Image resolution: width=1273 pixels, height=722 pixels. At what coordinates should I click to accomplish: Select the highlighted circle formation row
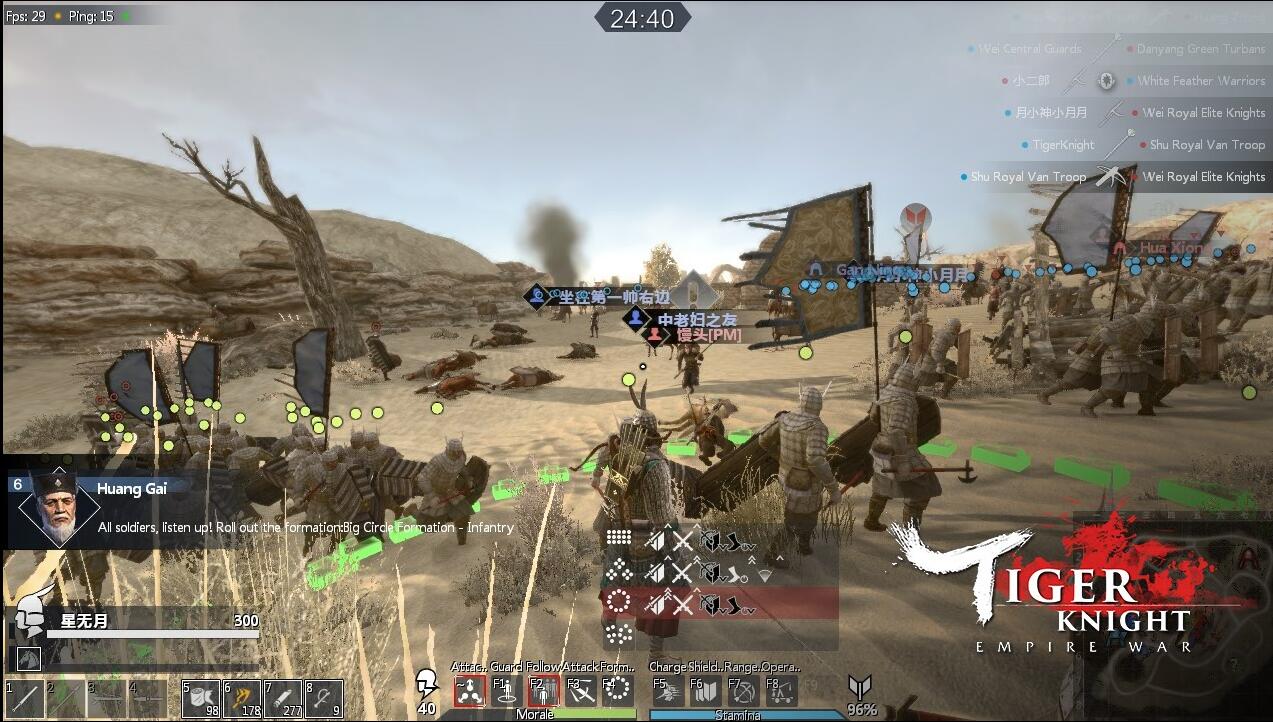pos(619,603)
